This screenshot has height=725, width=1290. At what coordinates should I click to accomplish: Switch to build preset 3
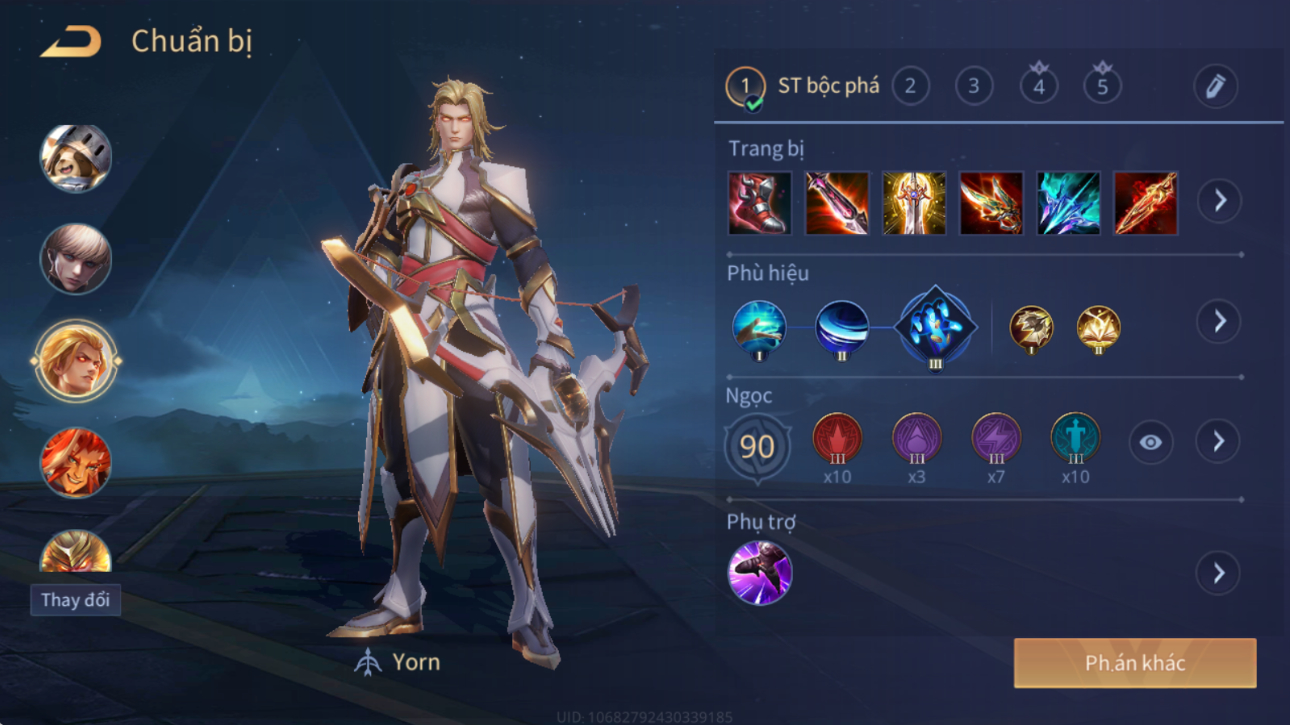click(x=974, y=86)
